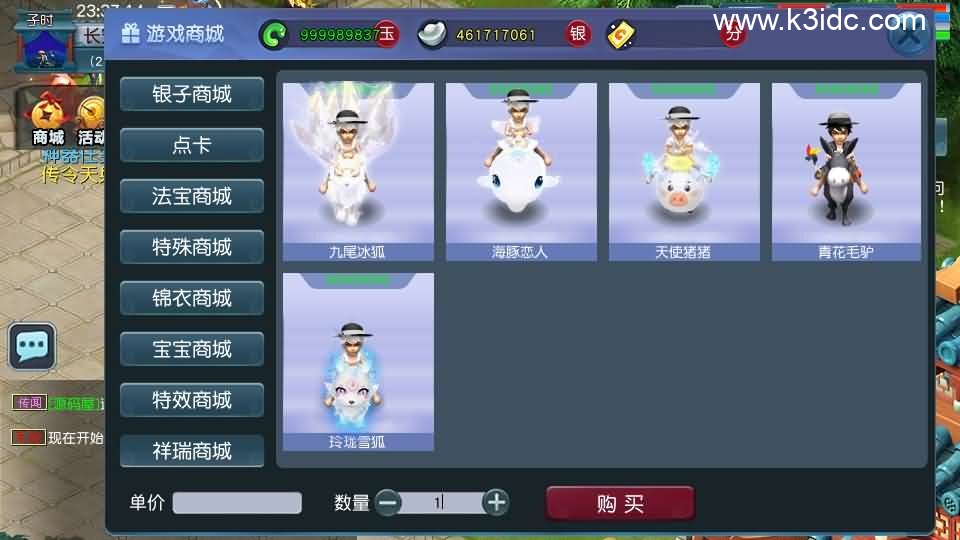960x540 pixels.
Task: Select the 青花毛驴 mount card
Action: [846, 172]
